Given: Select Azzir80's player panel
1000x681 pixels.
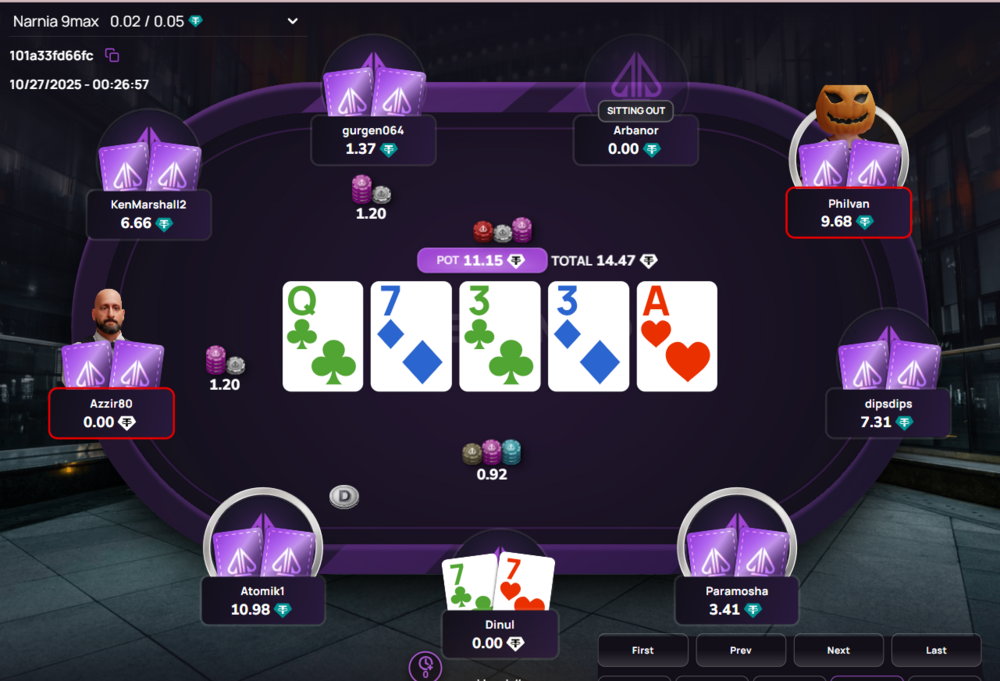Looking at the screenshot, I should (x=111, y=413).
